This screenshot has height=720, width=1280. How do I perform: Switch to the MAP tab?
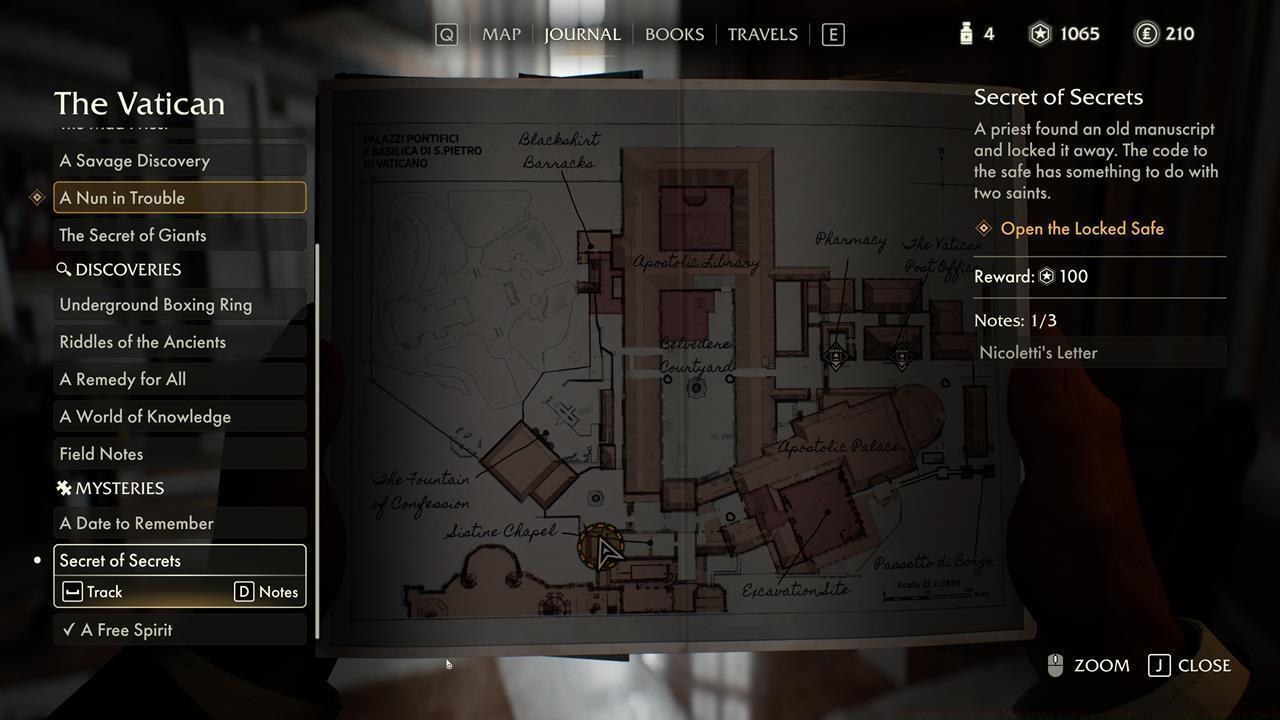[501, 33]
